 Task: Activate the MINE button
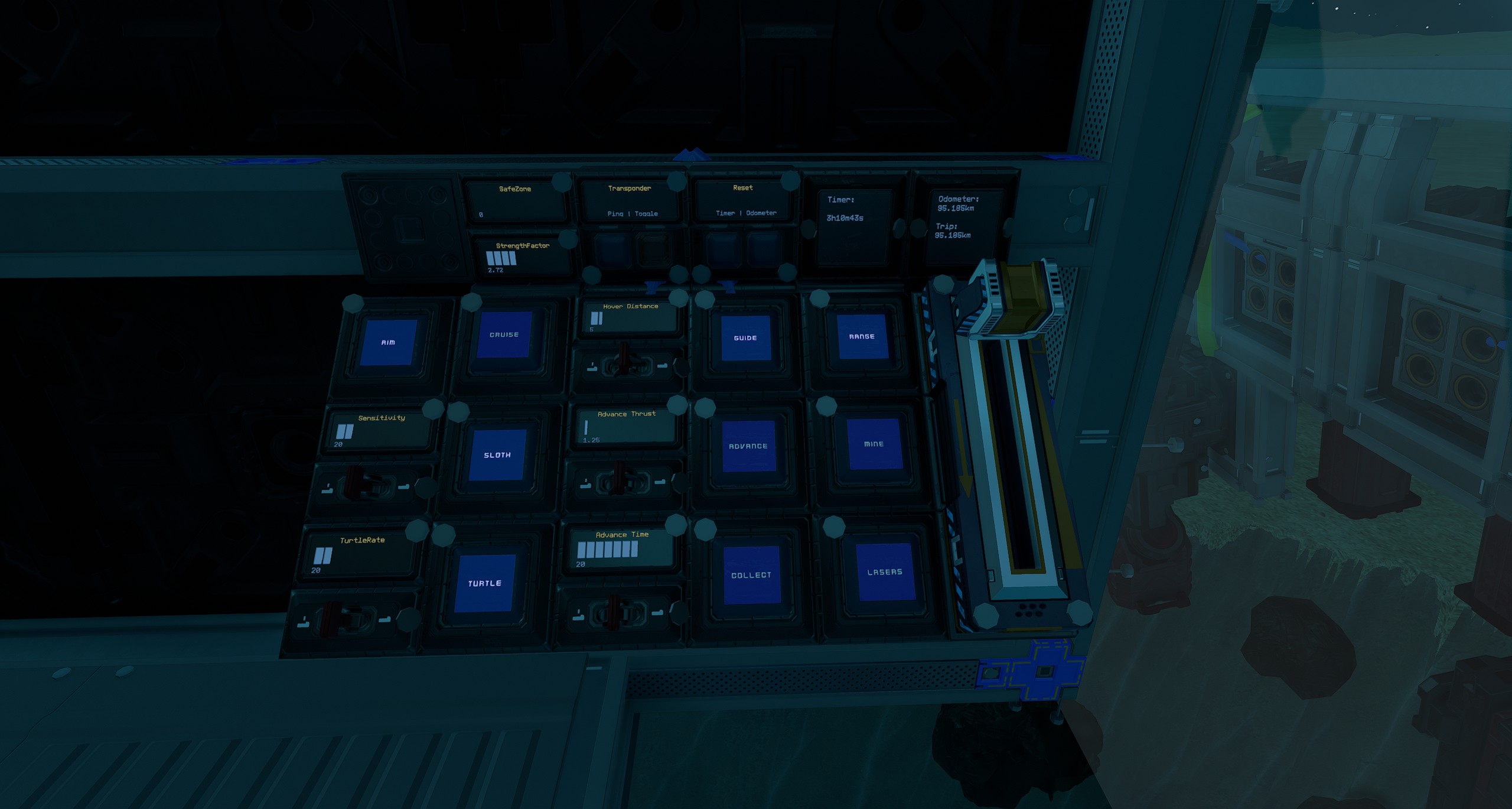pyautogui.click(x=874, y=444)
